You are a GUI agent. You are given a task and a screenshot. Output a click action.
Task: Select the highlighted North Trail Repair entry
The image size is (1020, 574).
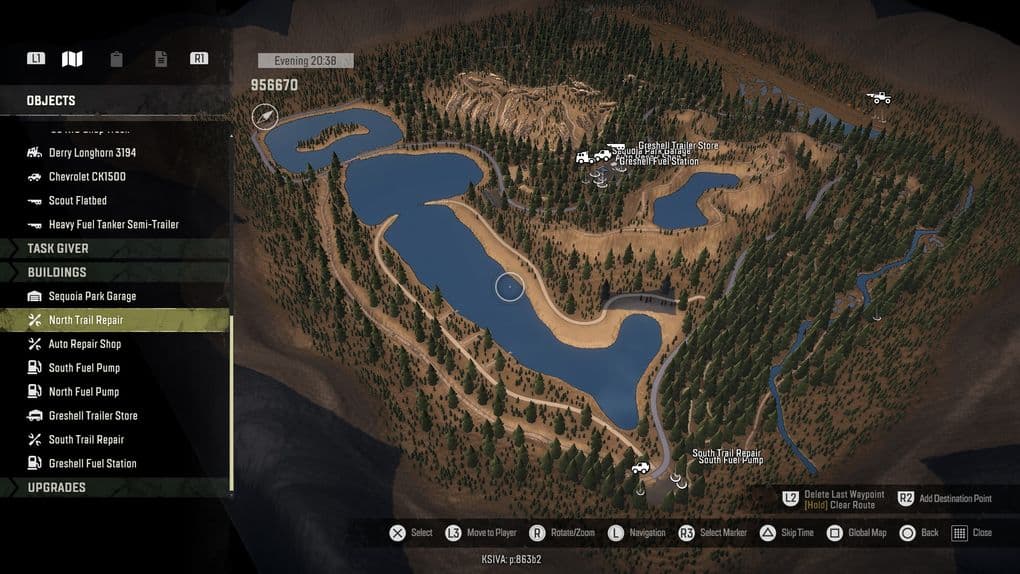coord(86,320)
